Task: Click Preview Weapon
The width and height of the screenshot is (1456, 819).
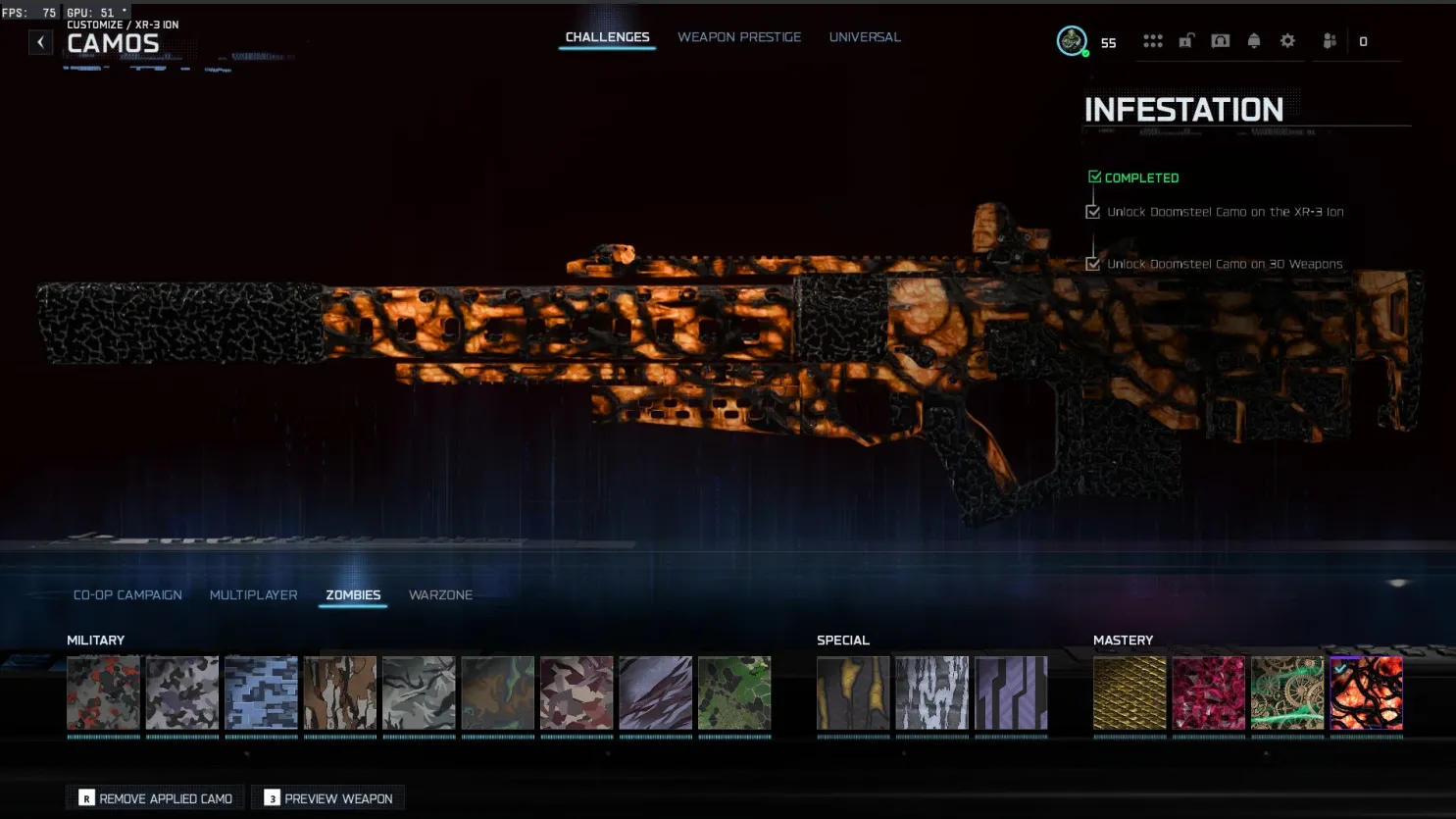Action: coord(327,797)
